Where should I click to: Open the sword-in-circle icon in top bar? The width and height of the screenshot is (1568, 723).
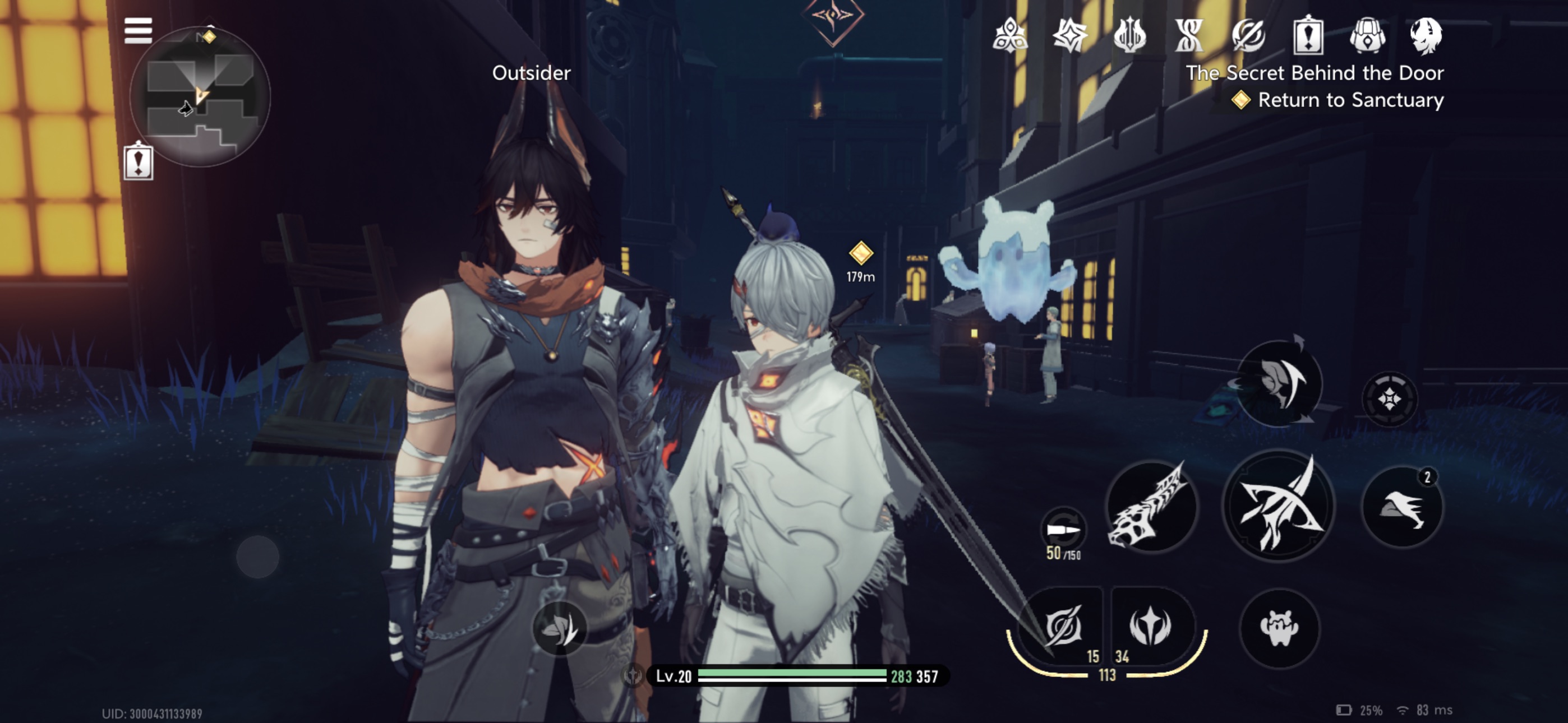pyautogui.click(x=1248, y=35)
